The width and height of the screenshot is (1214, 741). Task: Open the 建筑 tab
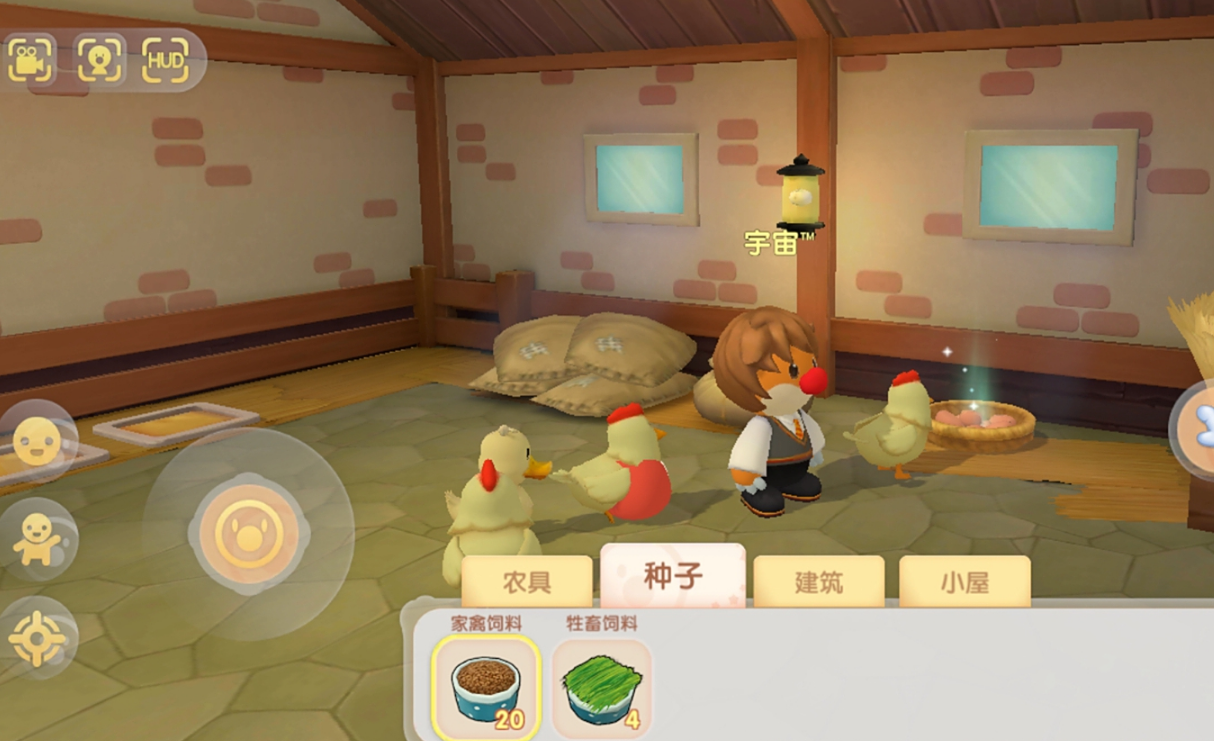[x=818, y=582]
